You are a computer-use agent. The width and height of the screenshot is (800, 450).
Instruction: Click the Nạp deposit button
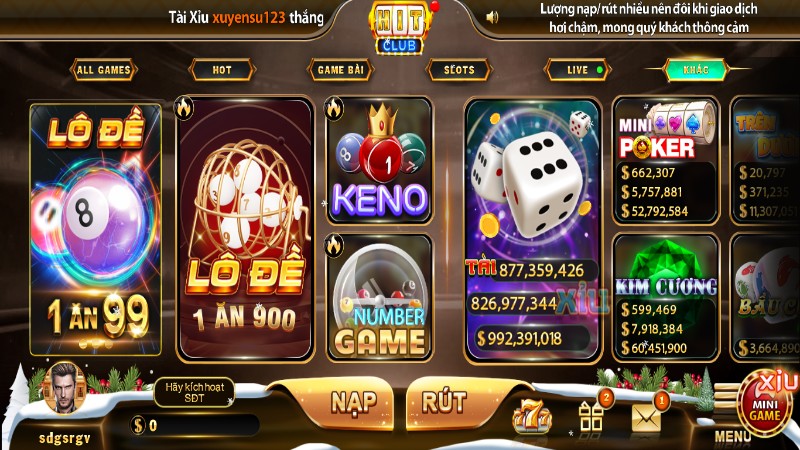354,401
